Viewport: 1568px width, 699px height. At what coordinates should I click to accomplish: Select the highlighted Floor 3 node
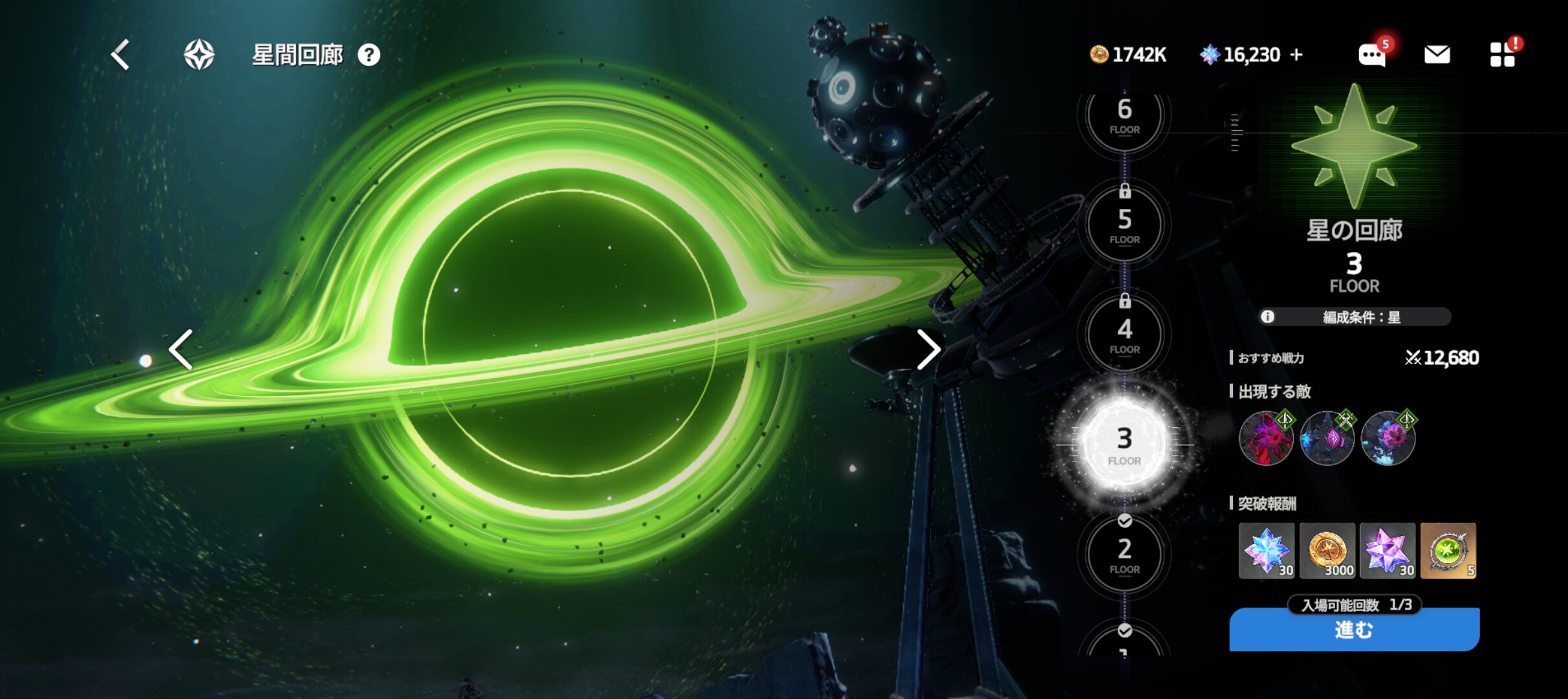1124,445
